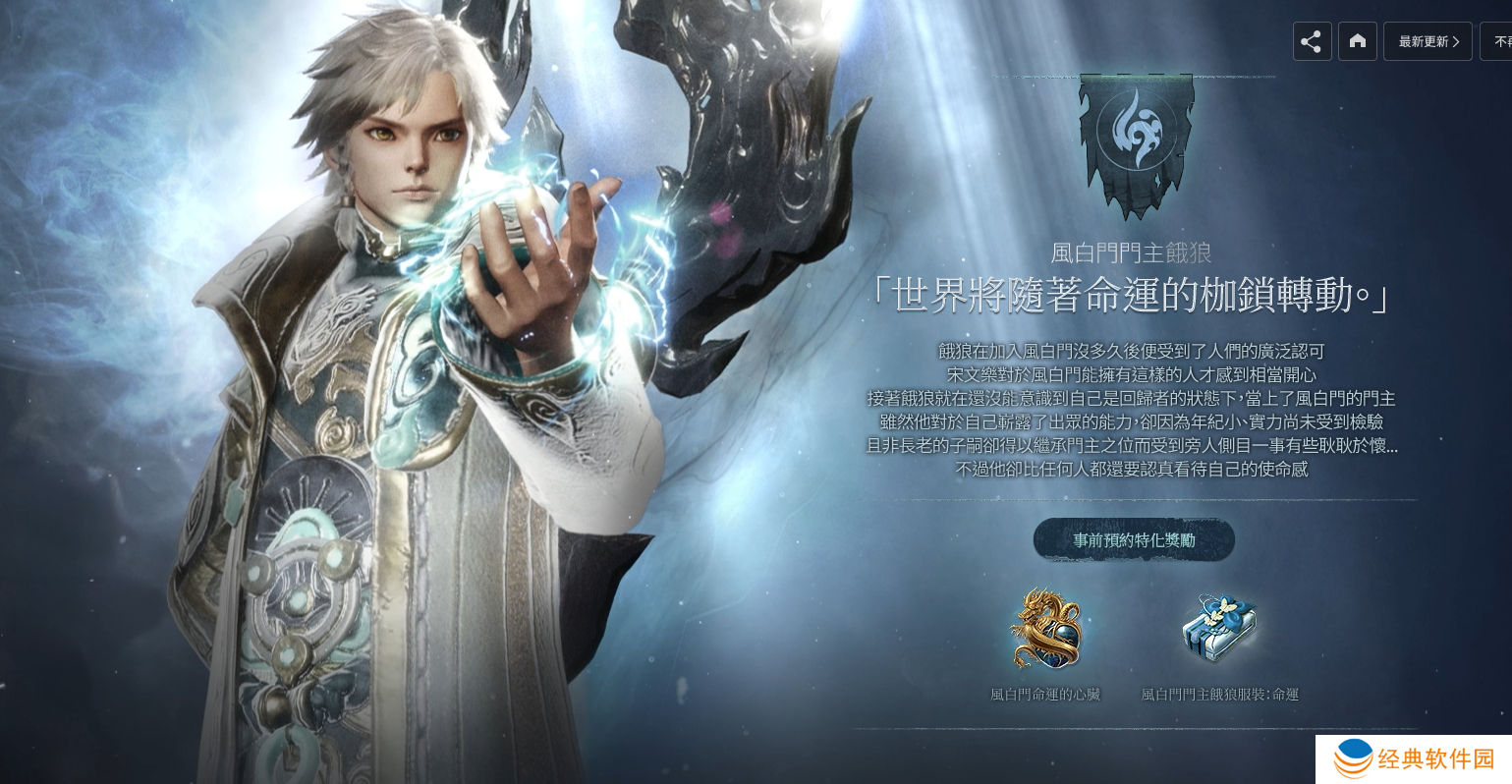Viewport: 1512px width, 784px height.
Task: Select the blue gift box costume reward
Action: (x=1219, y=629)
